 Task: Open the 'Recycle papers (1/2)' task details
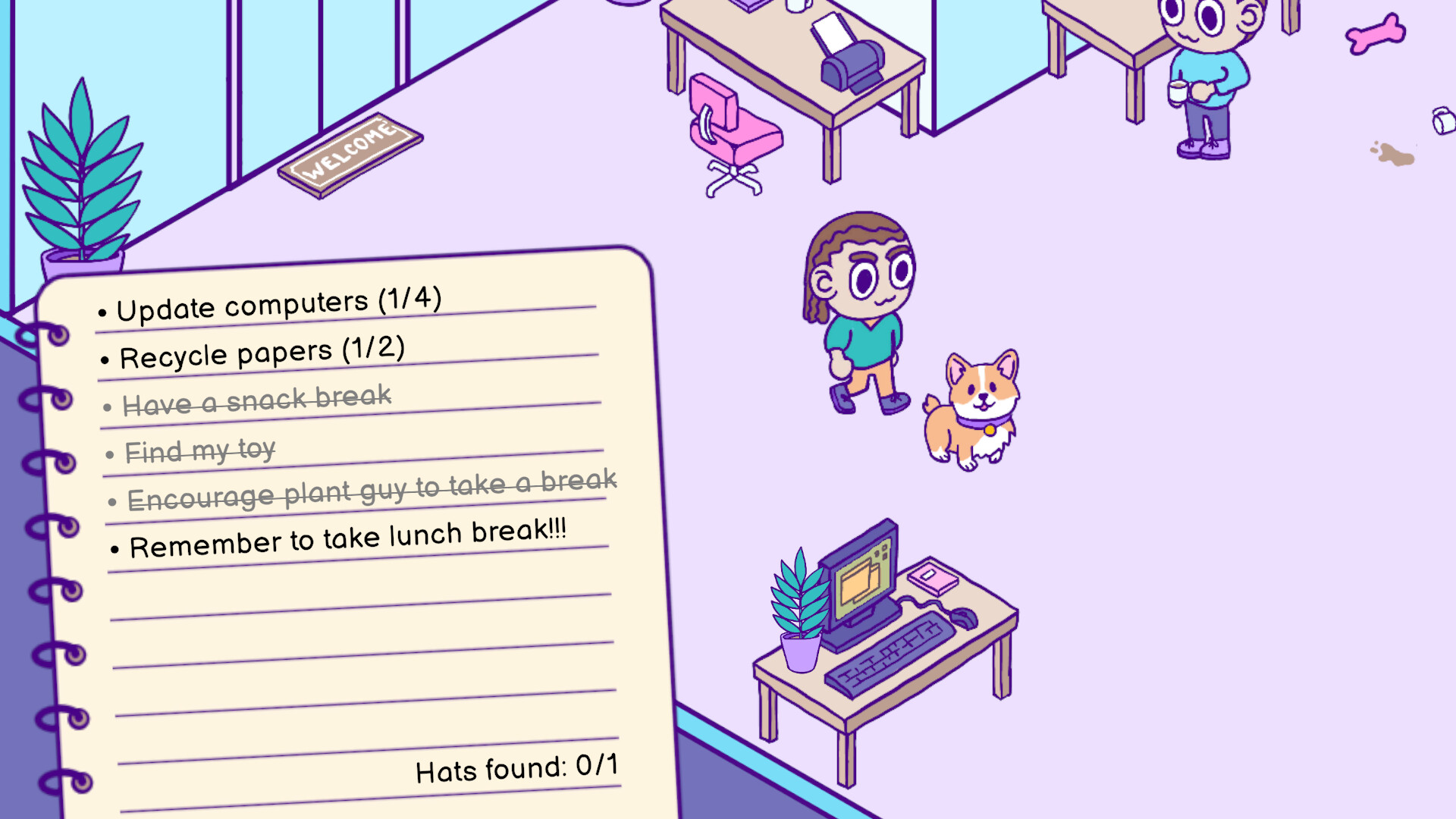click(x=262, y=351)
